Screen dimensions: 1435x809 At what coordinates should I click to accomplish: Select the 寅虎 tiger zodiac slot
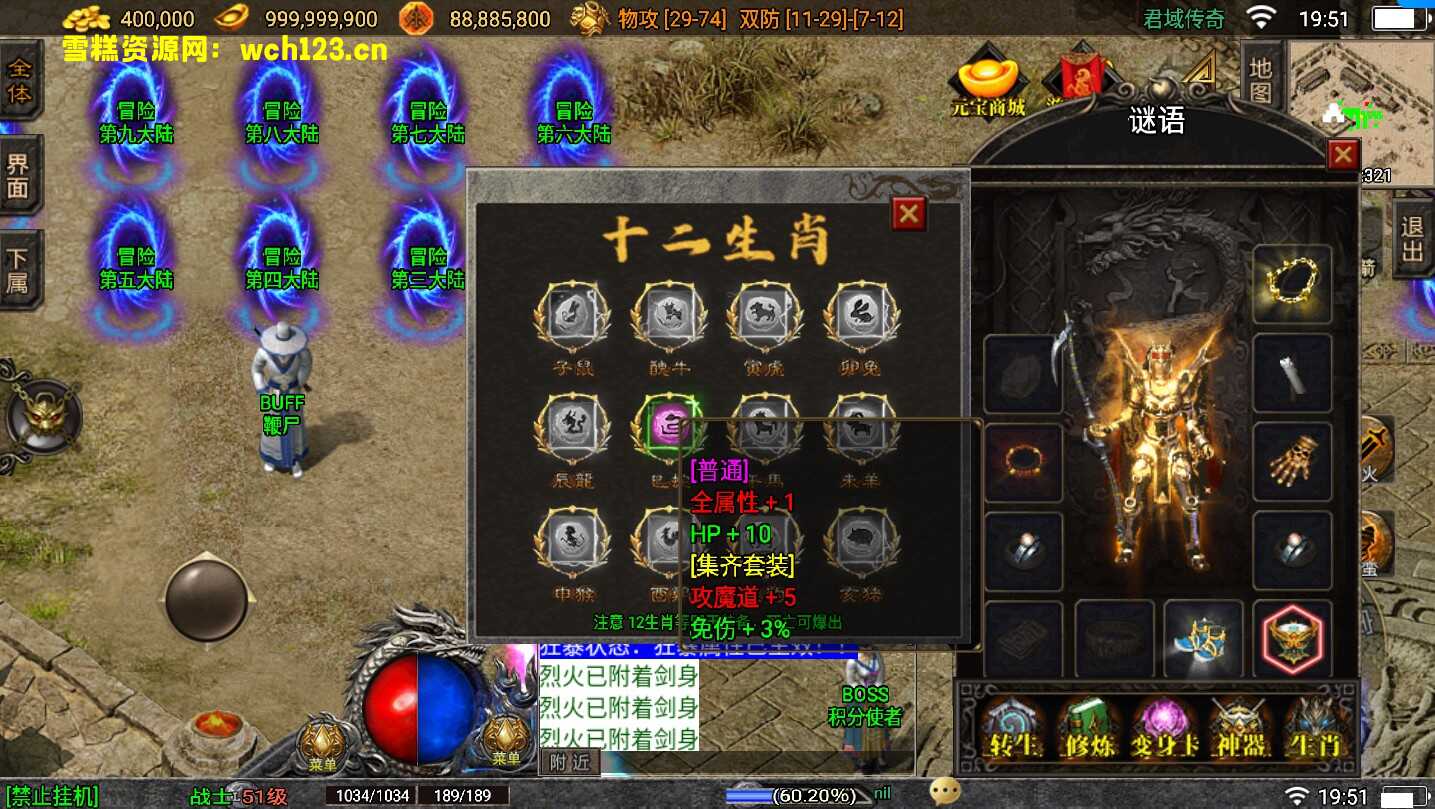coord(765,319)
